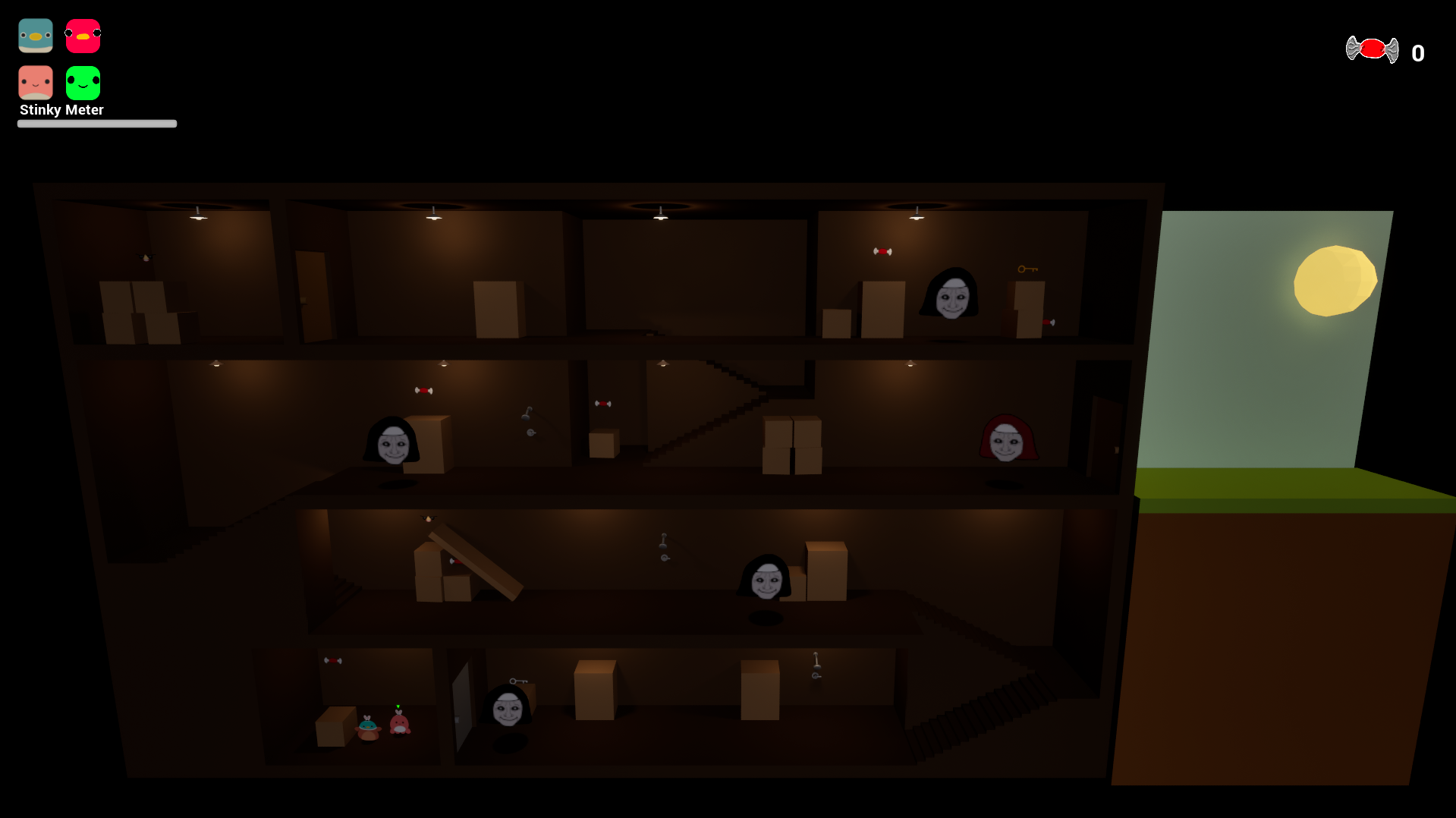
Task: Select the blue duck character portrait
Action: click(35, 35)
